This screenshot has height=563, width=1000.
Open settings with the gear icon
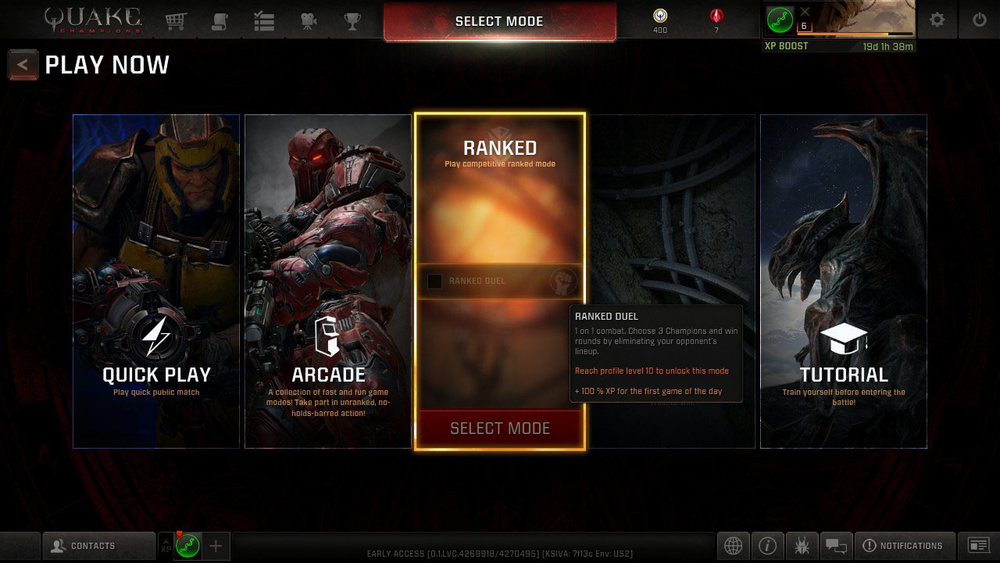(x=937, y=20)
